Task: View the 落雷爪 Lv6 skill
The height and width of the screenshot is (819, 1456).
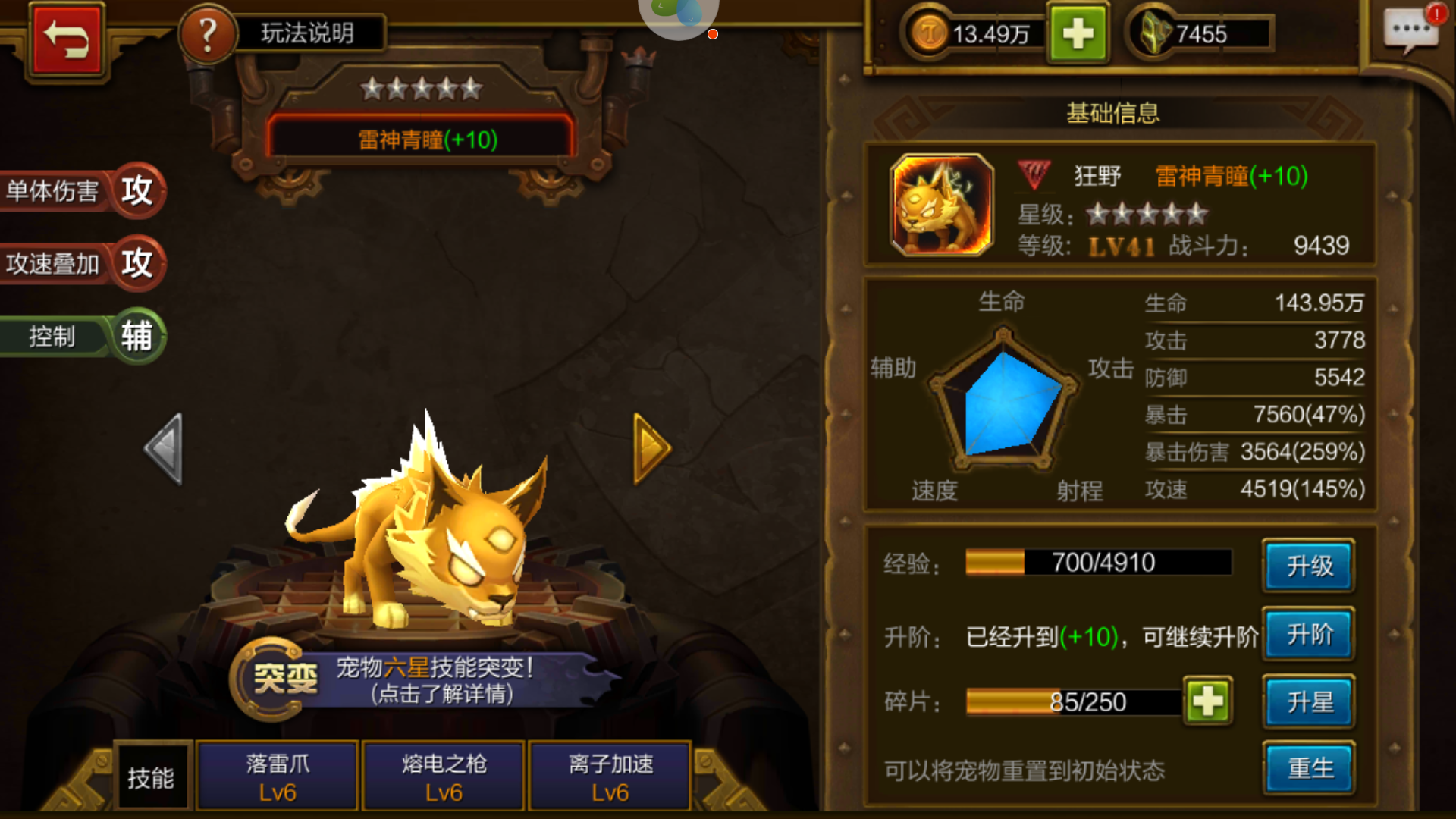Action: (x=278, y=777)
